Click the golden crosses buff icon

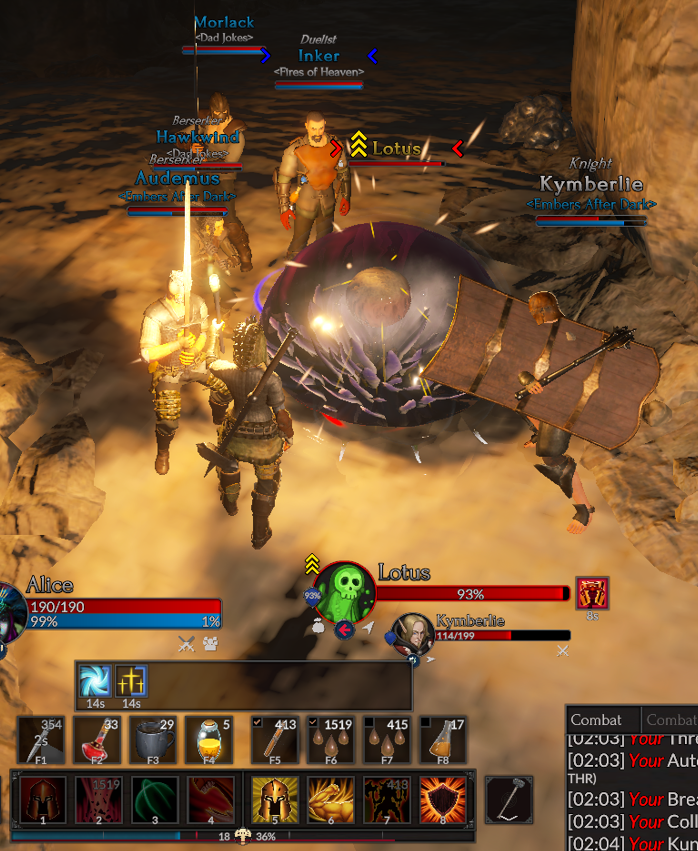(131, 681)
